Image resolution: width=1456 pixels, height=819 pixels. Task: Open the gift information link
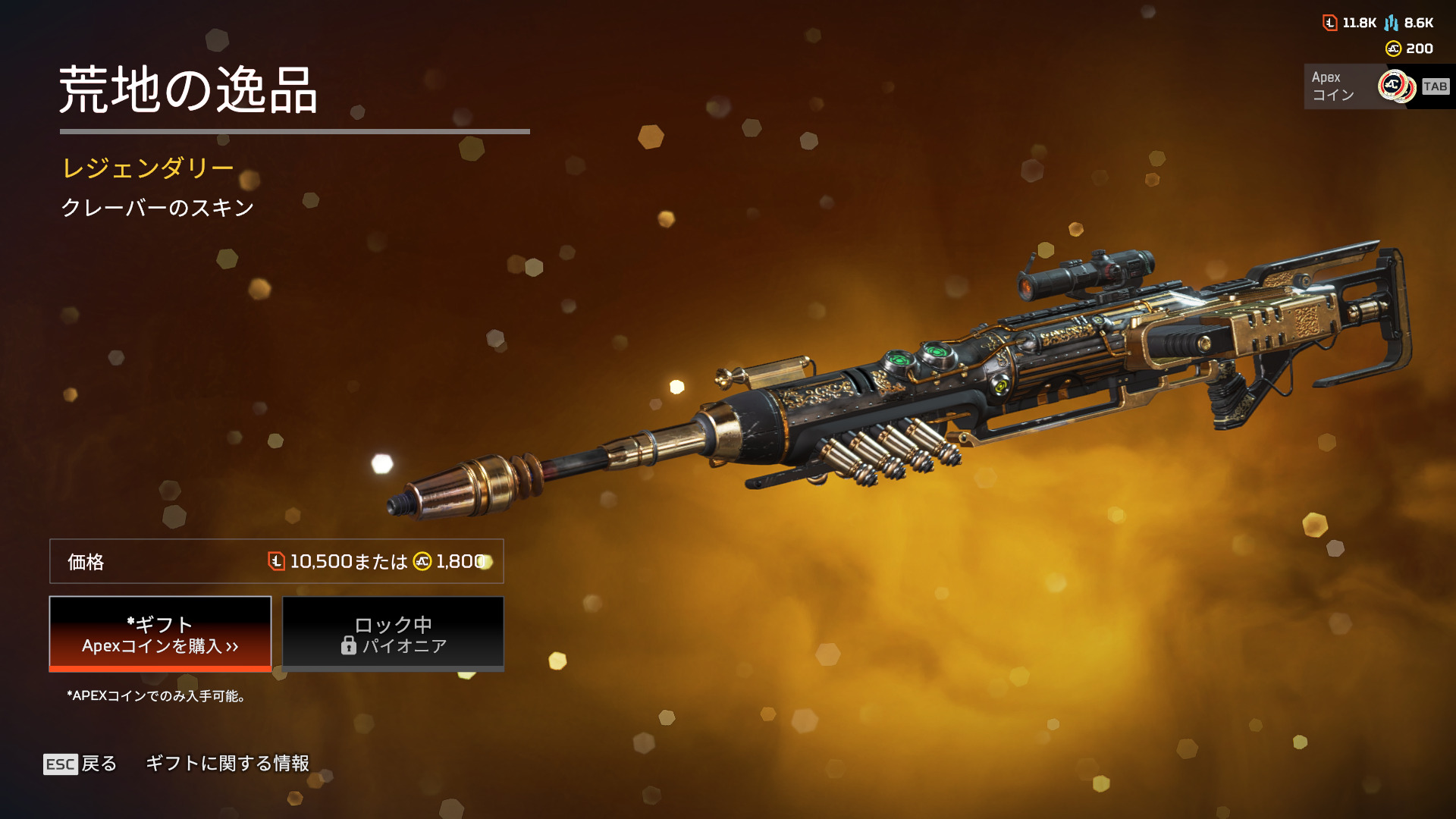pyautogui.click(x=227, y=764)
